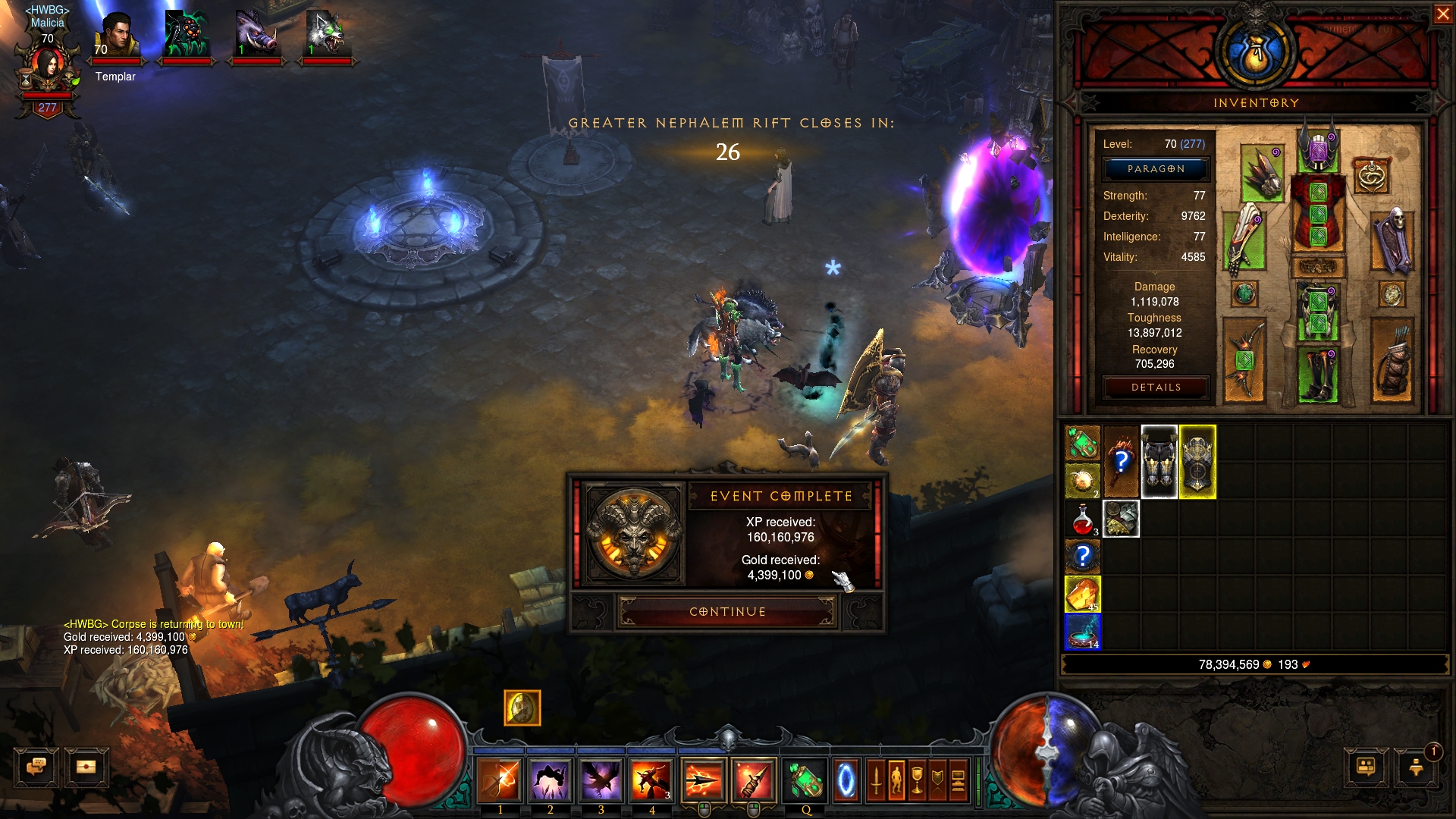Image resolution: width=1456 pixels, height=819 pixels.
Task: Select the equipped boots slot
Action: pyautogui.click(x=1318, y=373)
